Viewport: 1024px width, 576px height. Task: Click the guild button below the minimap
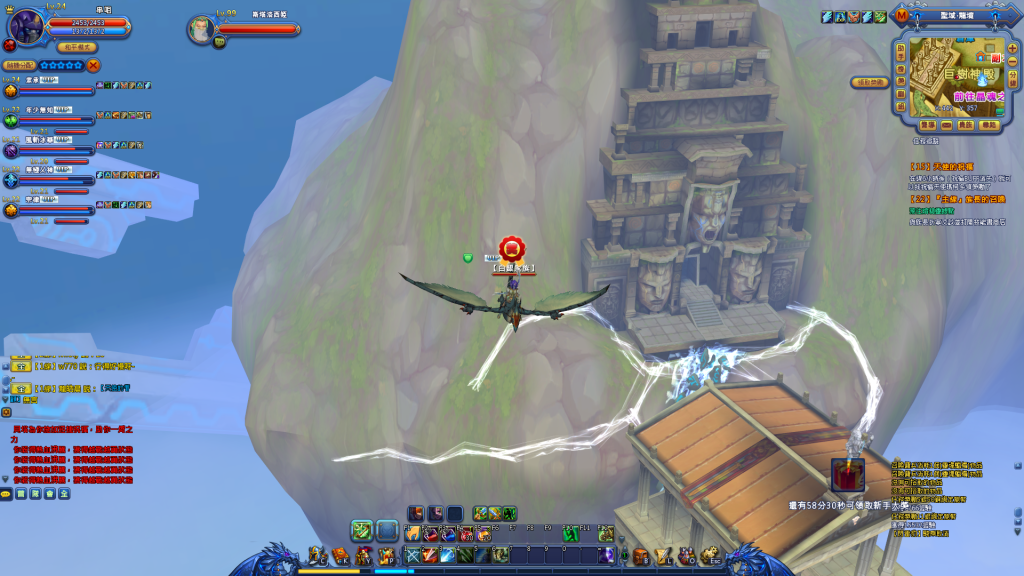pos(965,125)
